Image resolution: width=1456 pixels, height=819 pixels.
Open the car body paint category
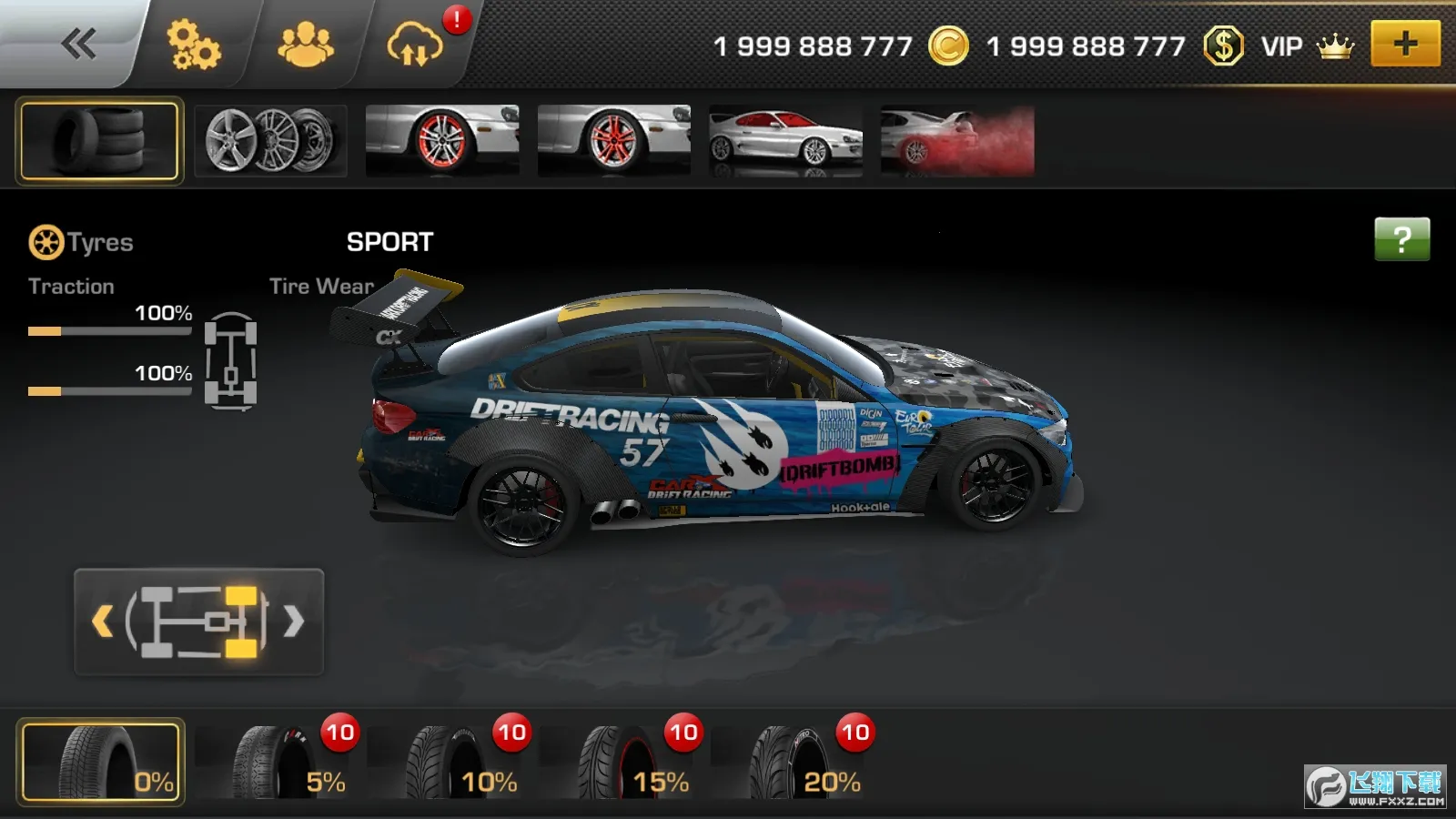click(x=785, y=140)
